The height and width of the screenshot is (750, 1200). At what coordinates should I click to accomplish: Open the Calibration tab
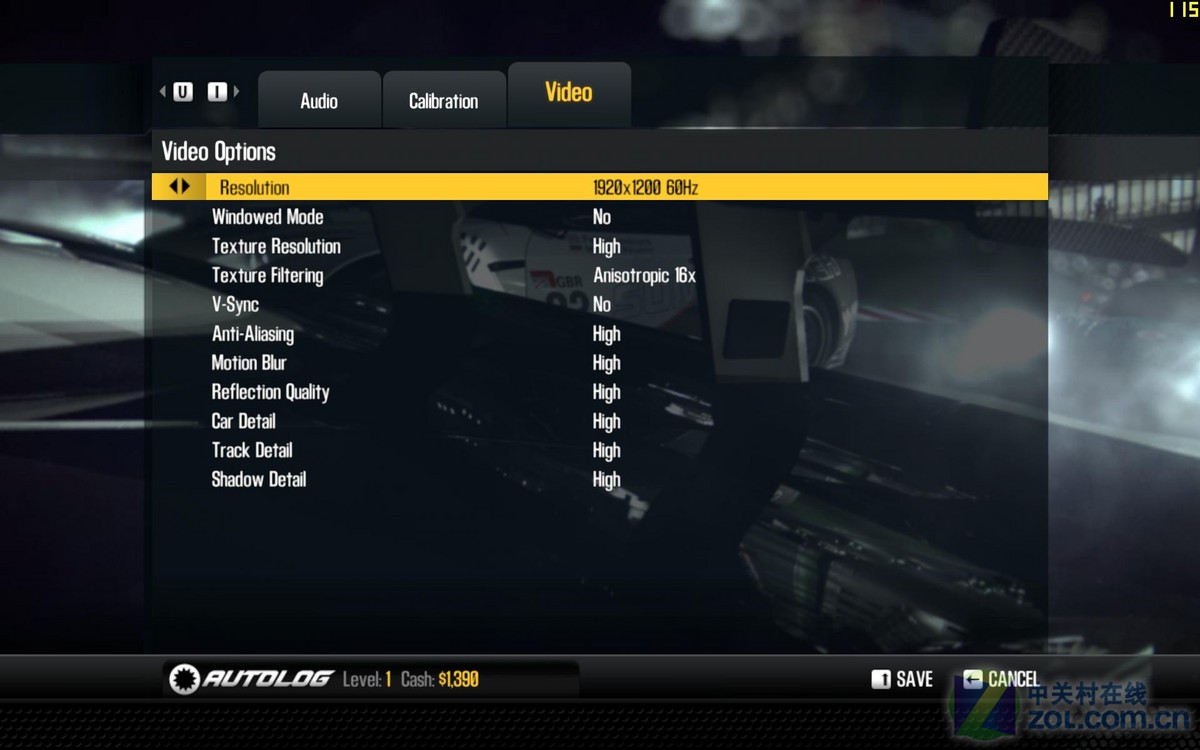pos(443,101)
